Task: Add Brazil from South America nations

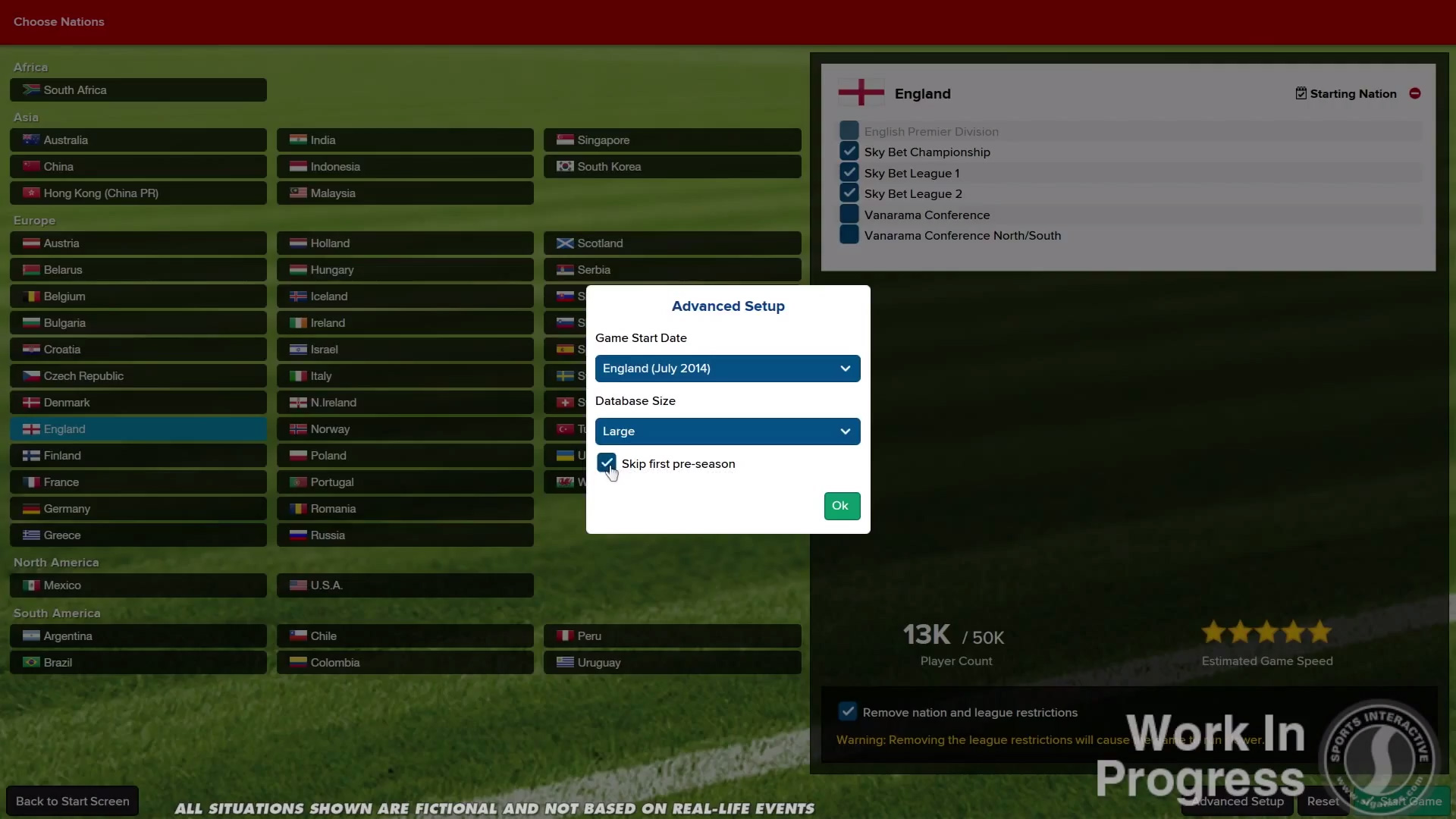Action: coord(138,663)
